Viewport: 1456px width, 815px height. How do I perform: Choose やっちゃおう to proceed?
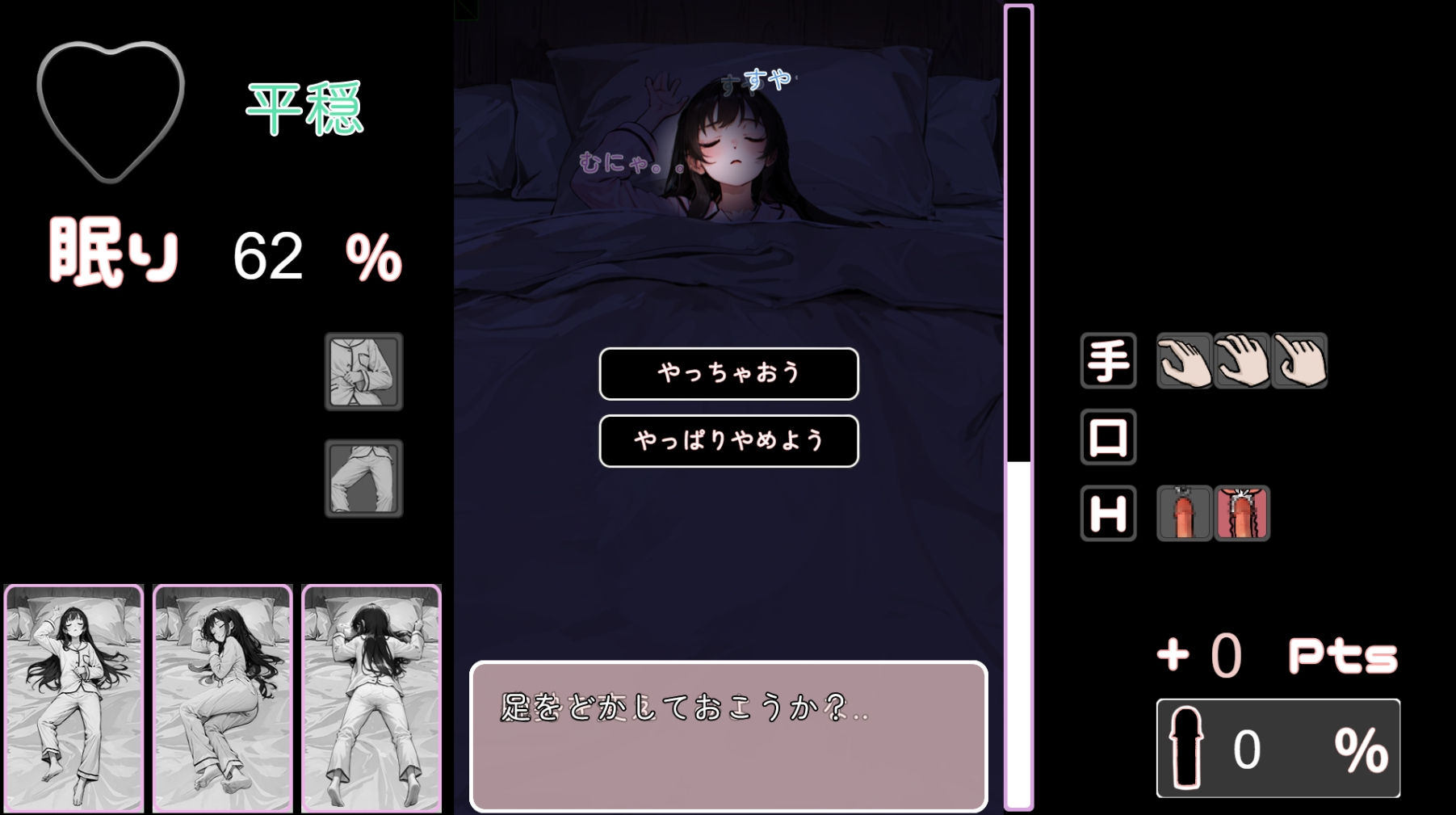[728, 374]
